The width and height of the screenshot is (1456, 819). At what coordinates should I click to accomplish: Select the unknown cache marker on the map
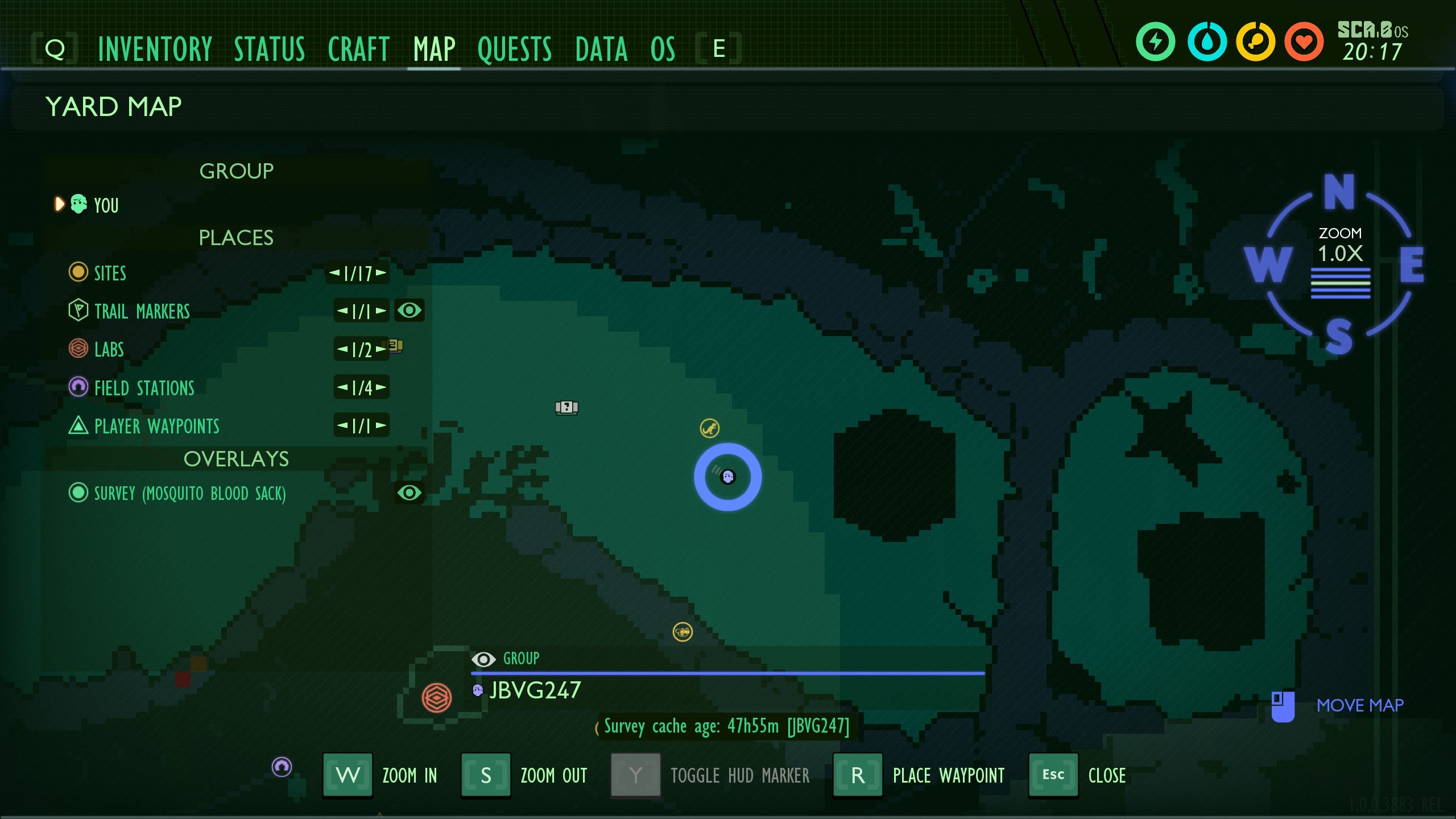tap(566, 407)
